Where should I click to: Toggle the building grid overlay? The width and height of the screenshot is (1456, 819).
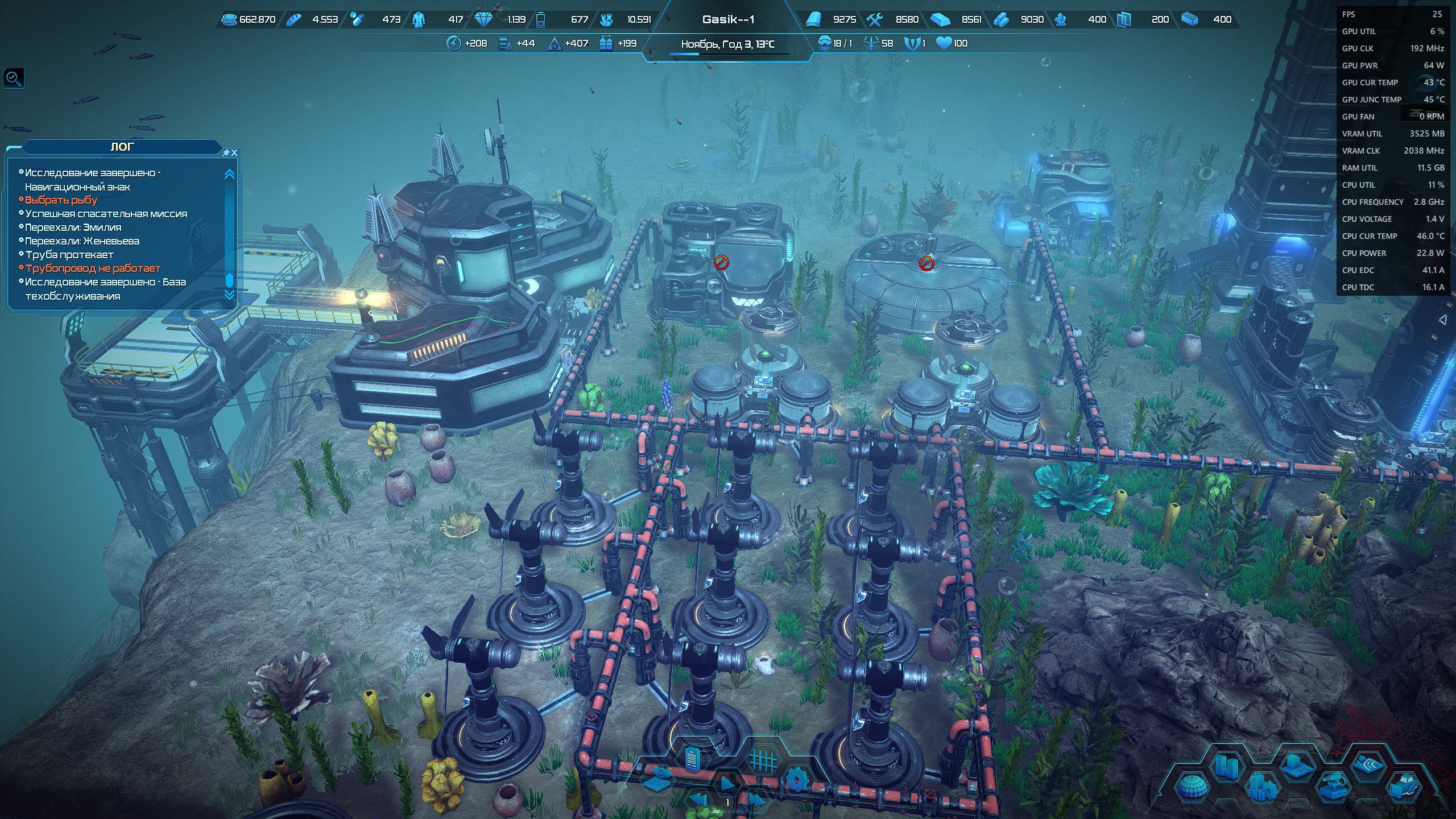coord(762,760)
